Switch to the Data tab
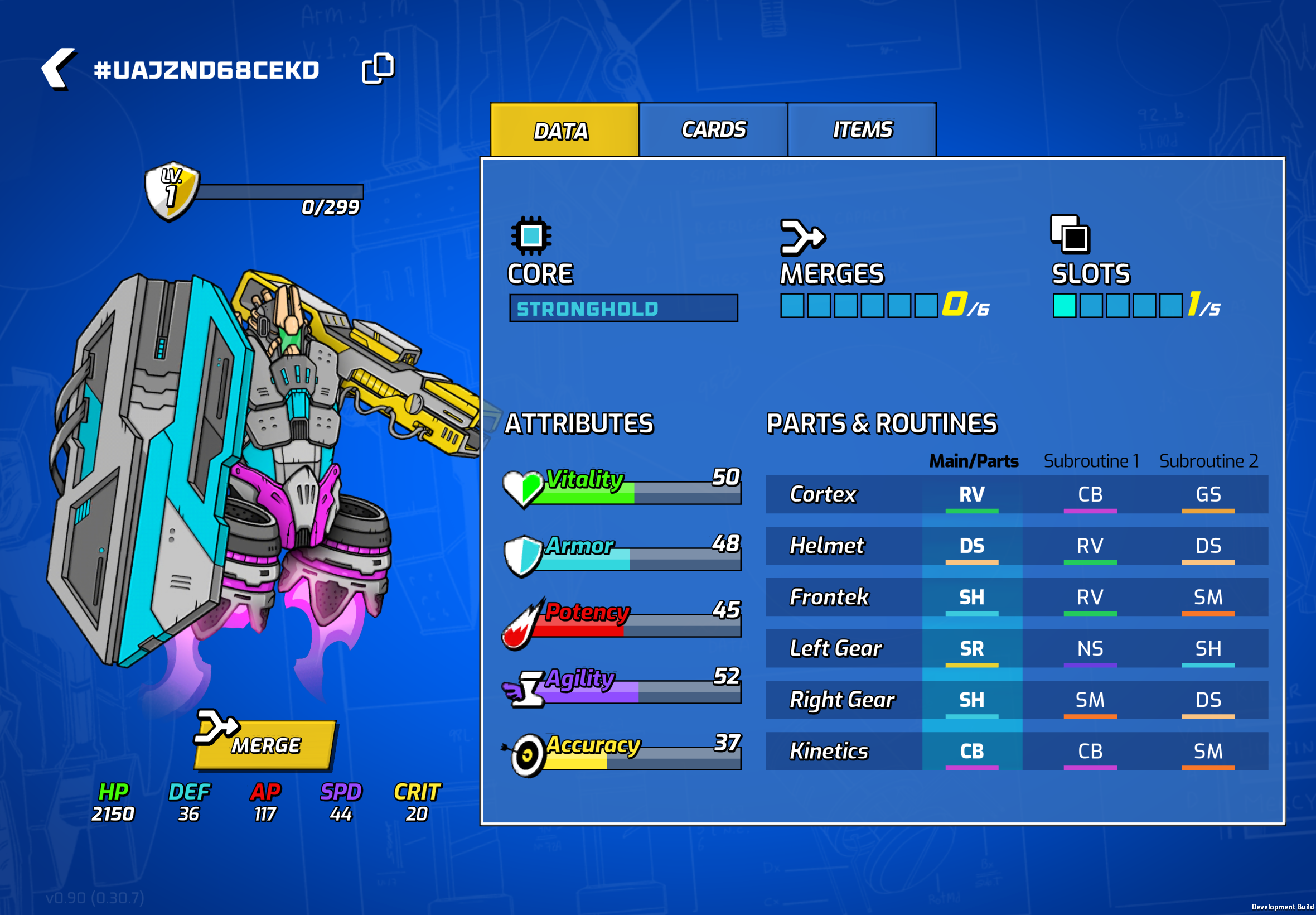The width and height of the screenshot is (1316, 915). (564, 131)
